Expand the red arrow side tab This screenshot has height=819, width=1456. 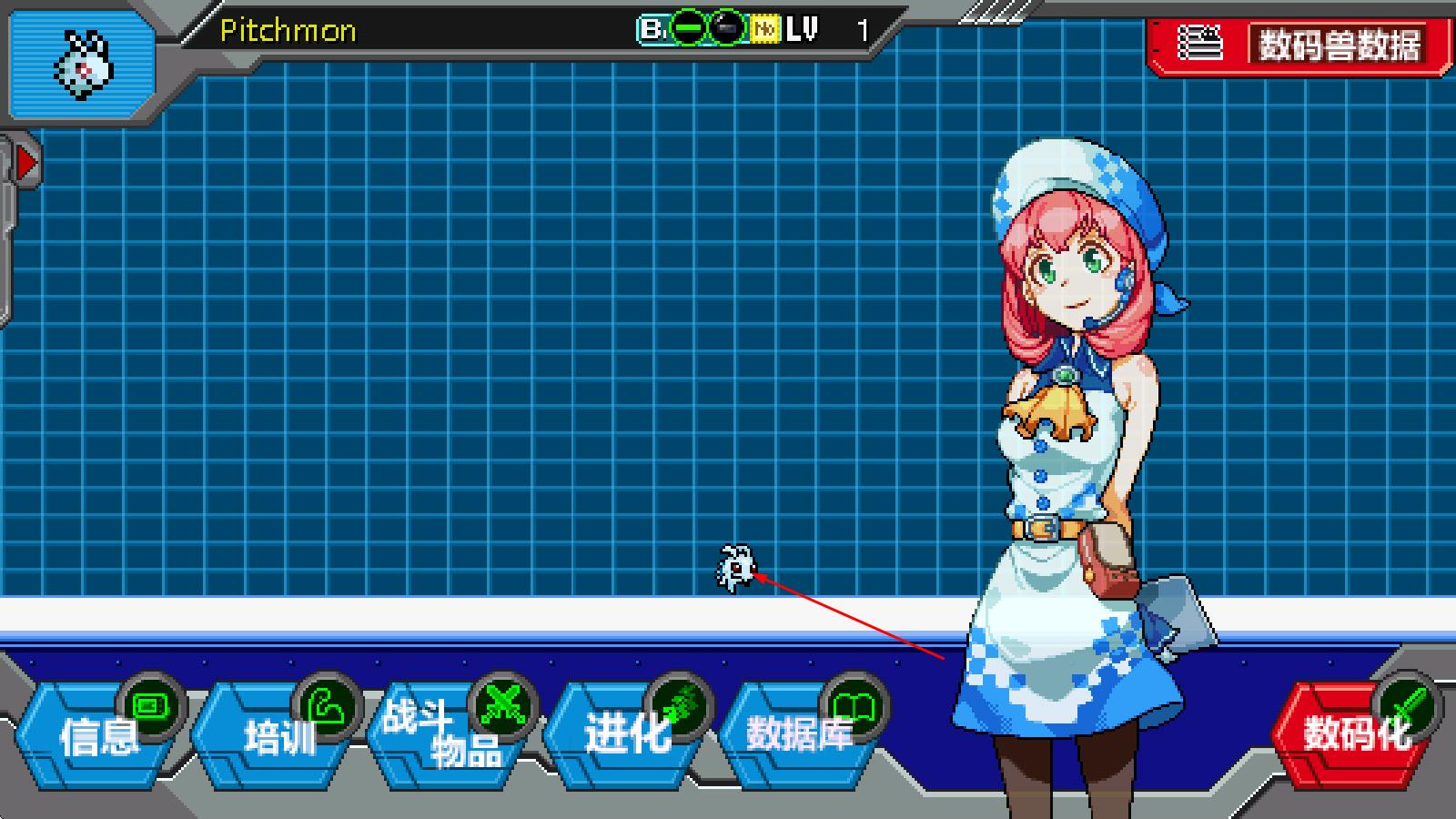click(x=26, y=164)
